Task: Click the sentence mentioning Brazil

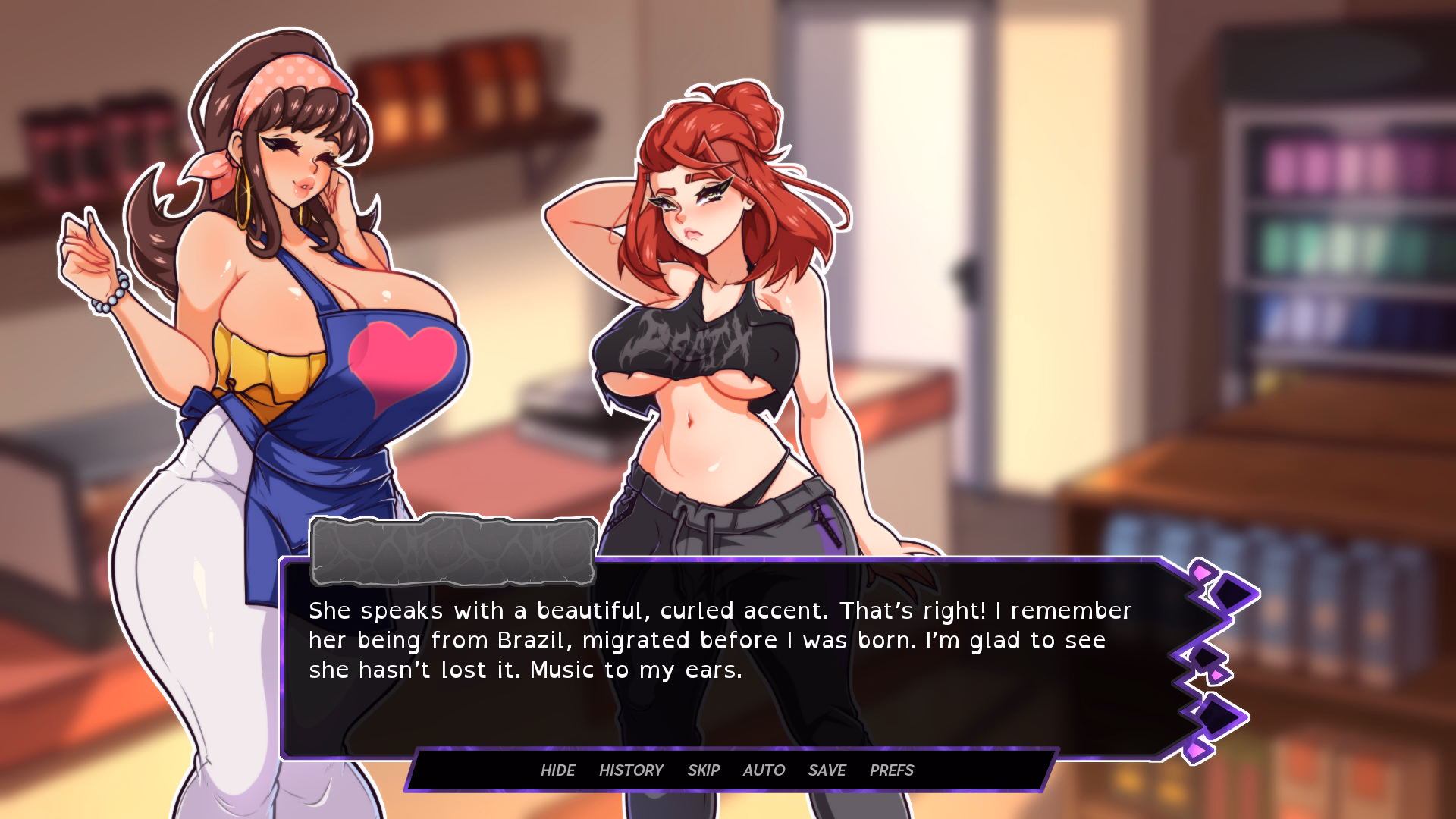Action: click(531, 640)
